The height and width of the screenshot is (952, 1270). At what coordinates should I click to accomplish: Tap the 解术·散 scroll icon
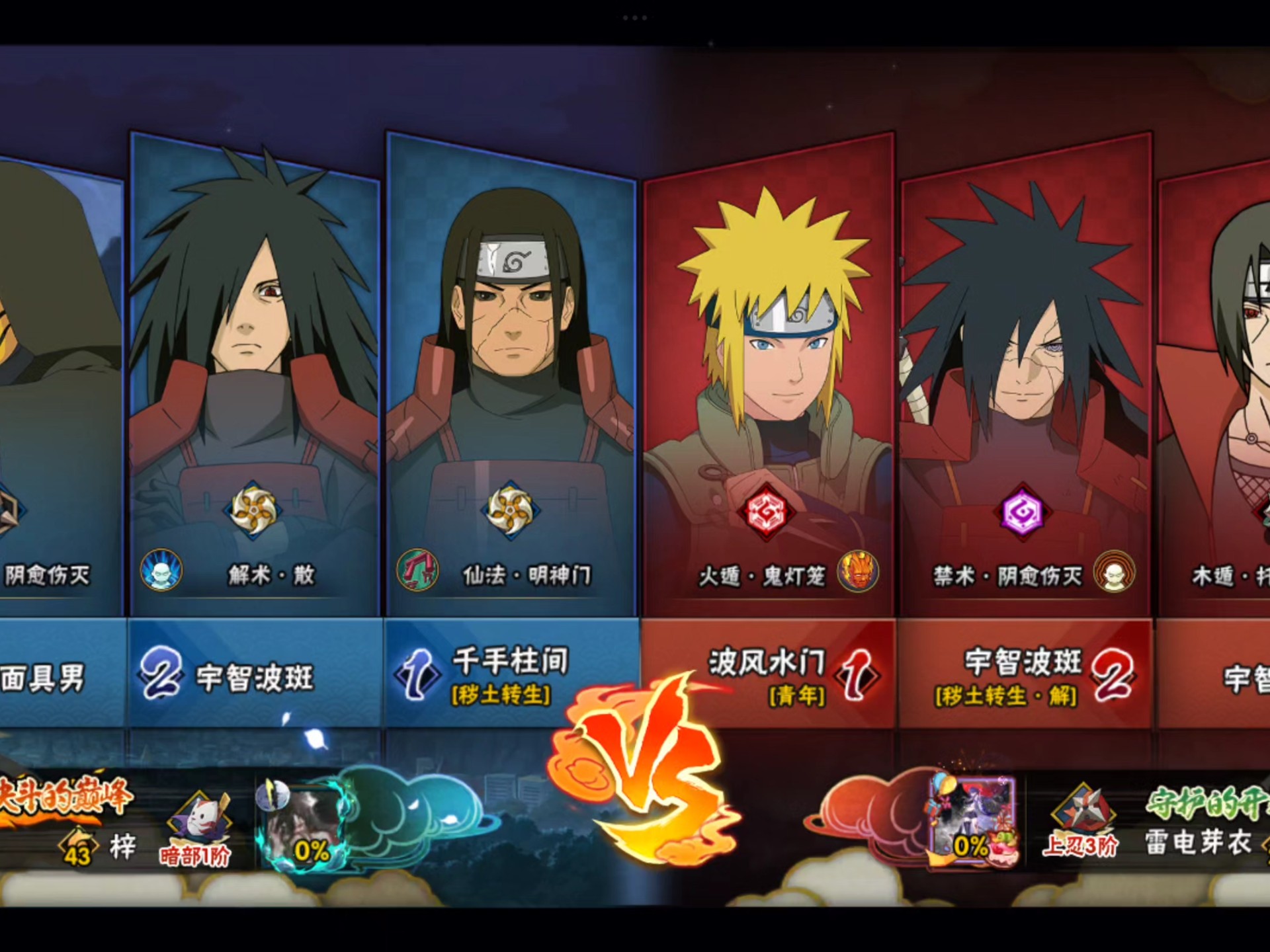coord(161,571)
